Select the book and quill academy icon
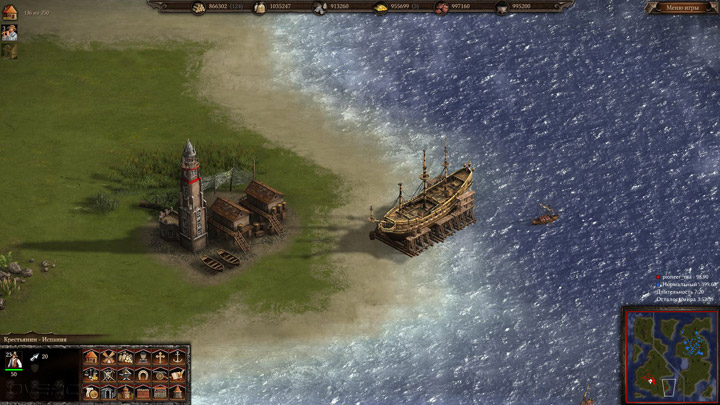720x405 pixels. (x=178, y=375)
